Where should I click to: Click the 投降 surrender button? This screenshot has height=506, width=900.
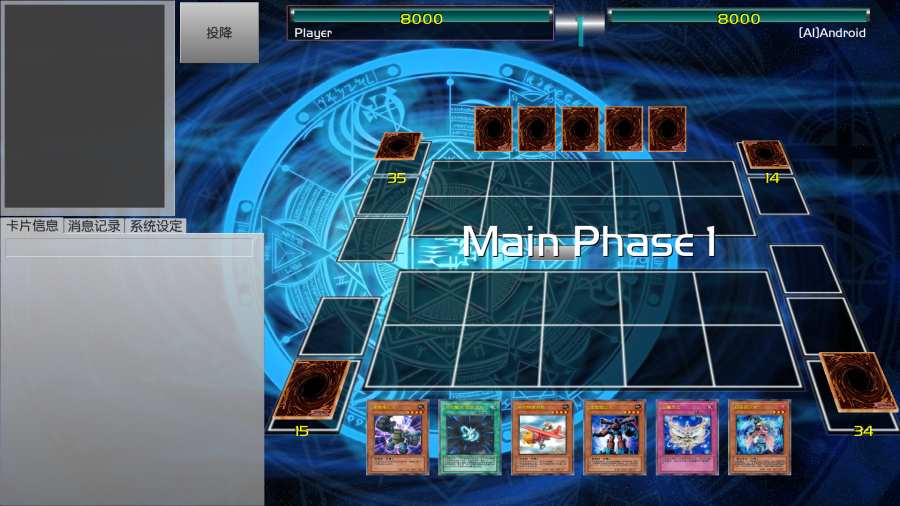219,33
